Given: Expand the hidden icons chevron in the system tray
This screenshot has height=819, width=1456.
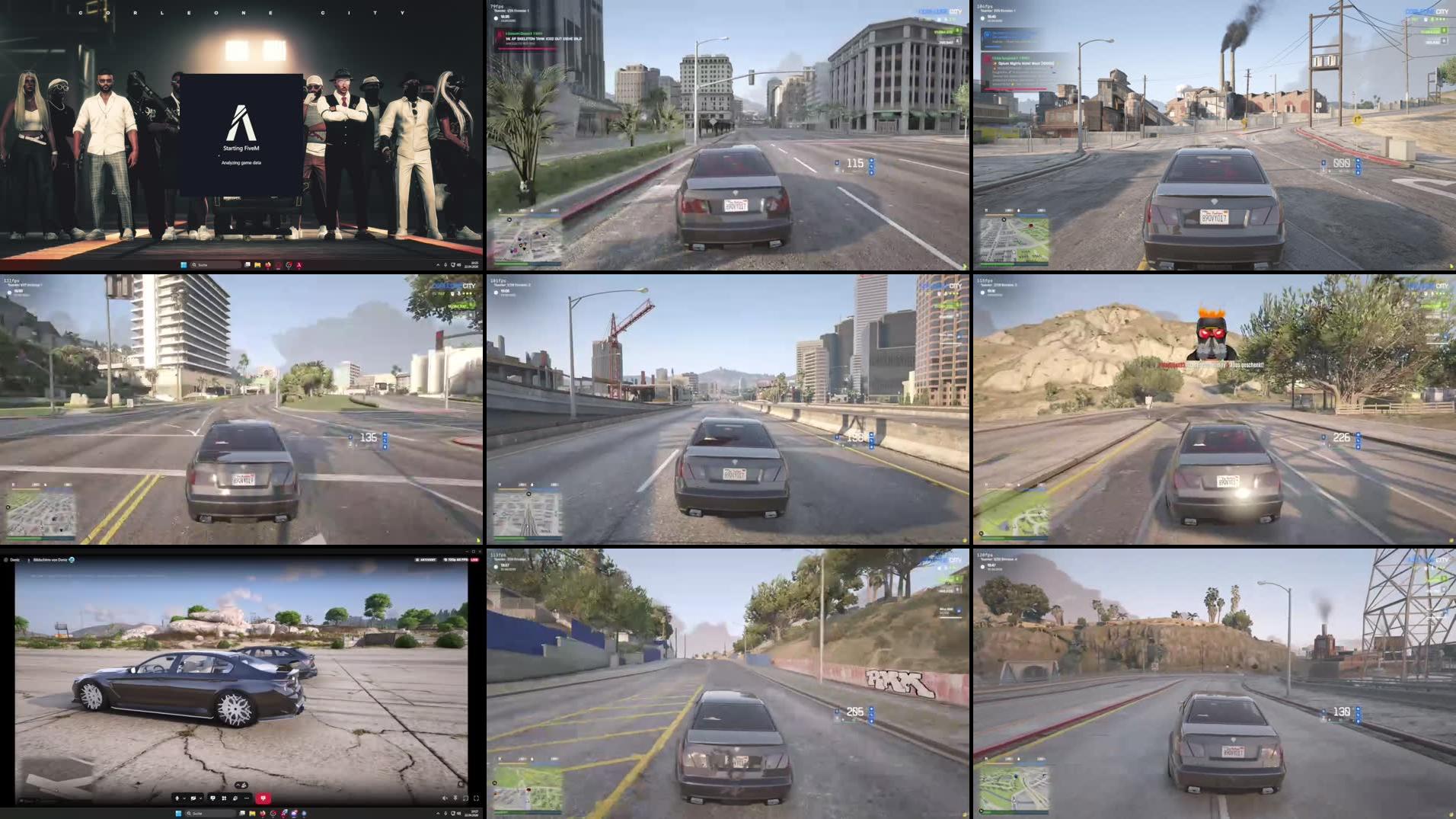Looking at the screenshot, I should [439, 814].
